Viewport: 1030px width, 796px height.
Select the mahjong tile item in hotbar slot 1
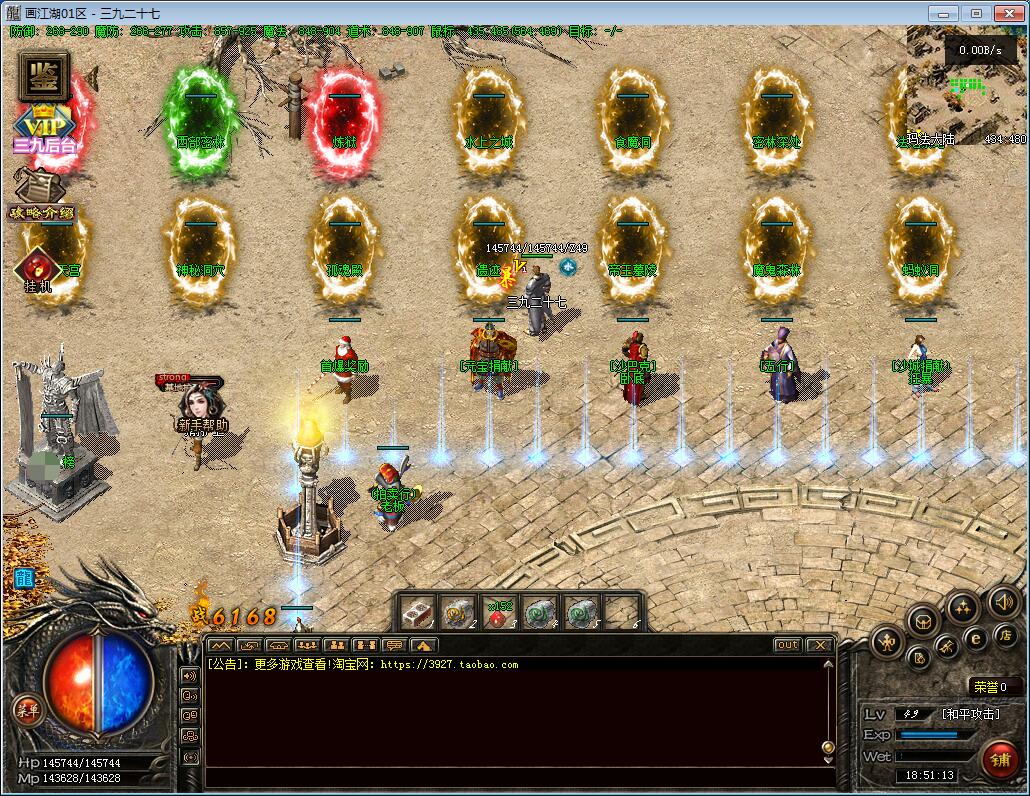(x=418, y=612)
